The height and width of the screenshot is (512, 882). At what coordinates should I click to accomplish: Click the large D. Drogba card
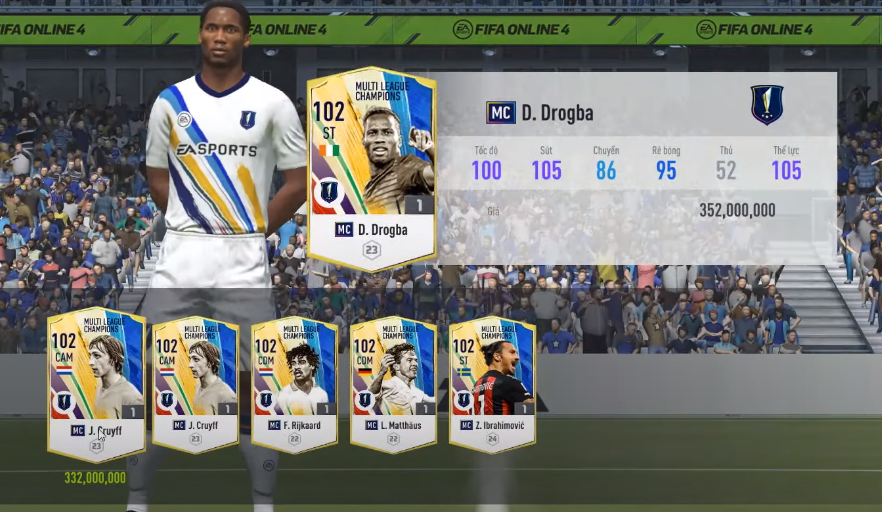371,168
